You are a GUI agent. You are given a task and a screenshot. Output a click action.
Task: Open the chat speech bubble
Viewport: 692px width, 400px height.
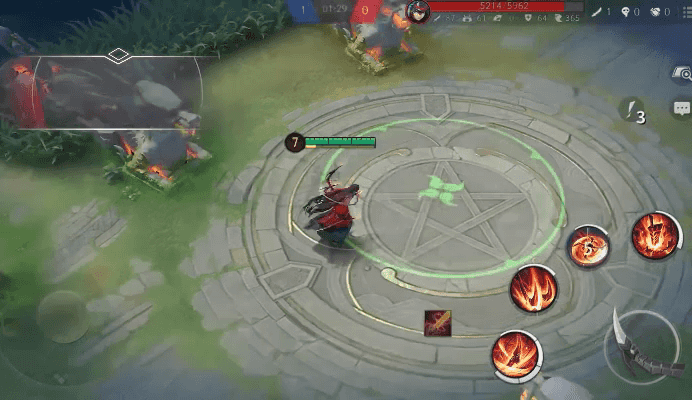[682, 108]
